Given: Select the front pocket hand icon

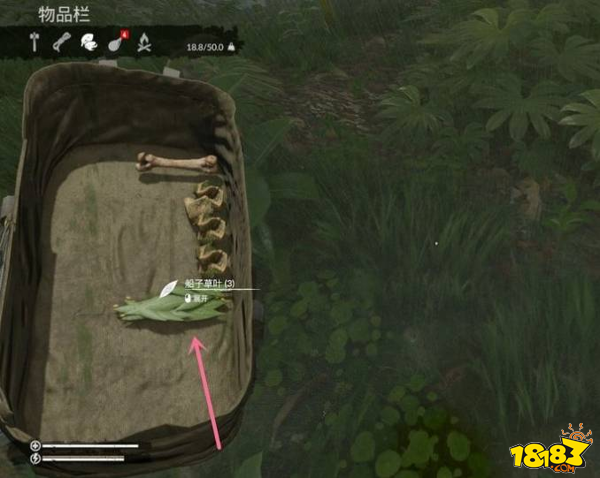Looking at the screenshot, I should [x=88, y=42].
